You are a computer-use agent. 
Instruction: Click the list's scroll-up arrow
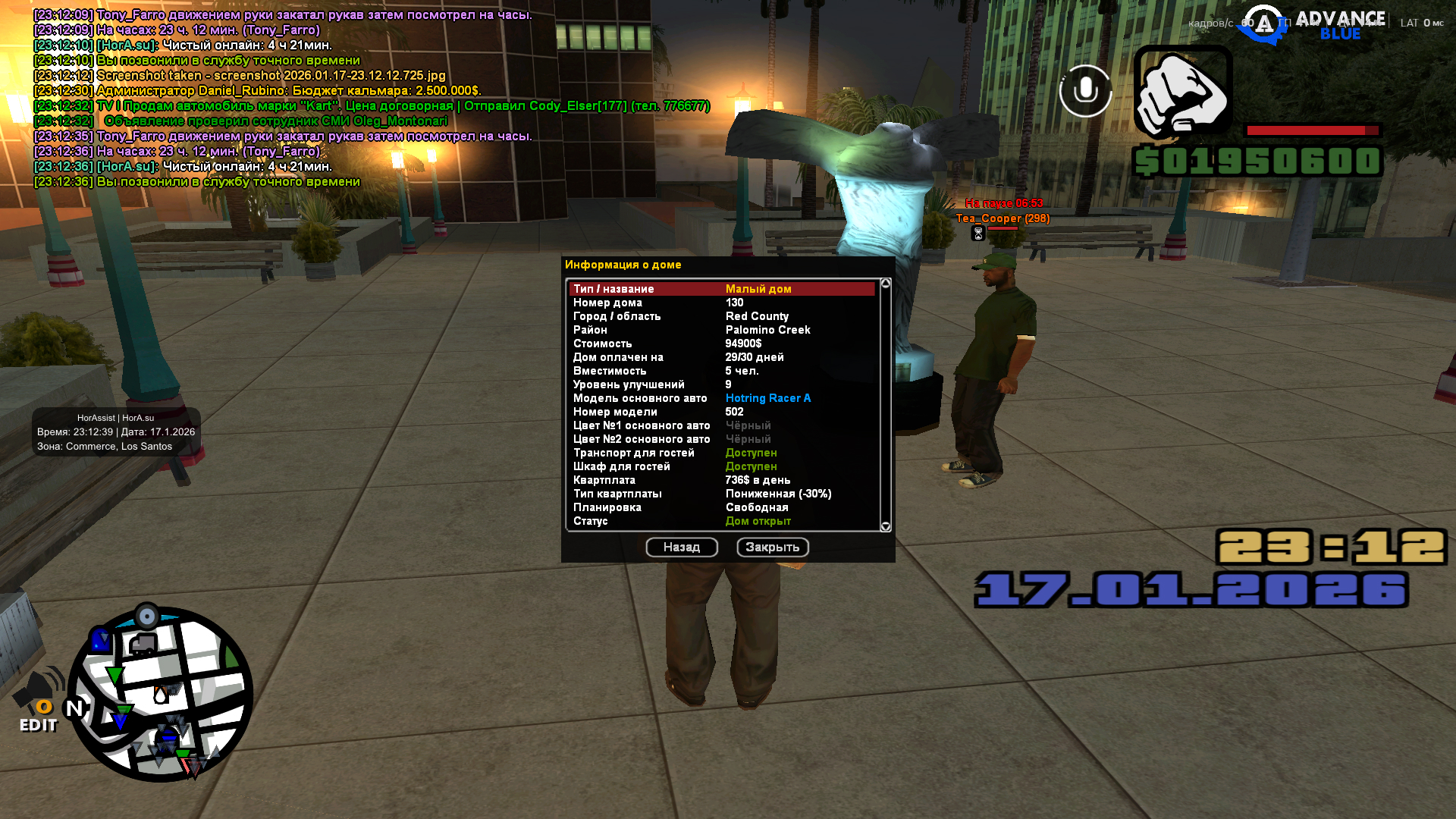(885, 283)
